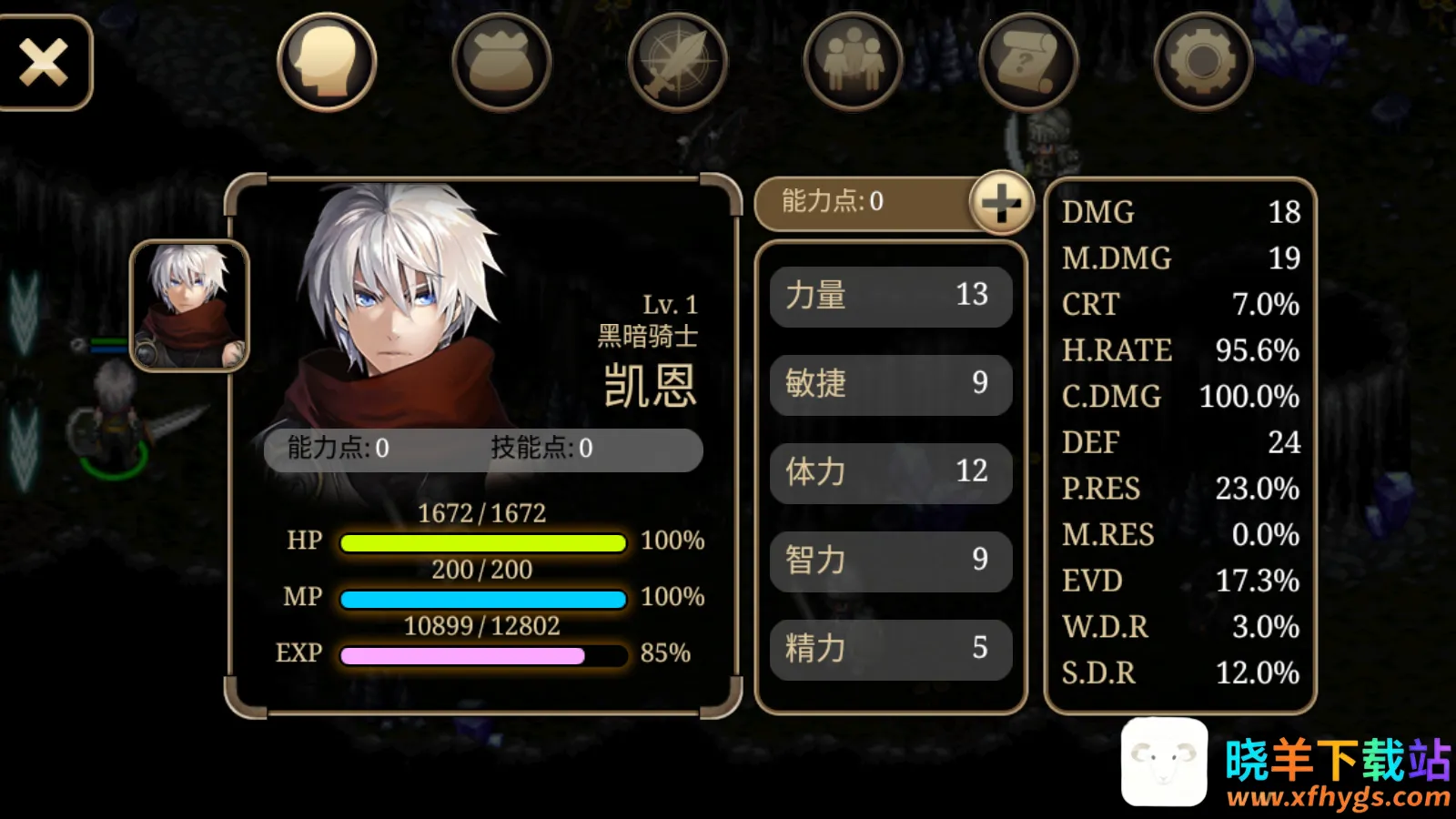Select the 精力 stat row
1456x819 pixels.
click(890, 649)
